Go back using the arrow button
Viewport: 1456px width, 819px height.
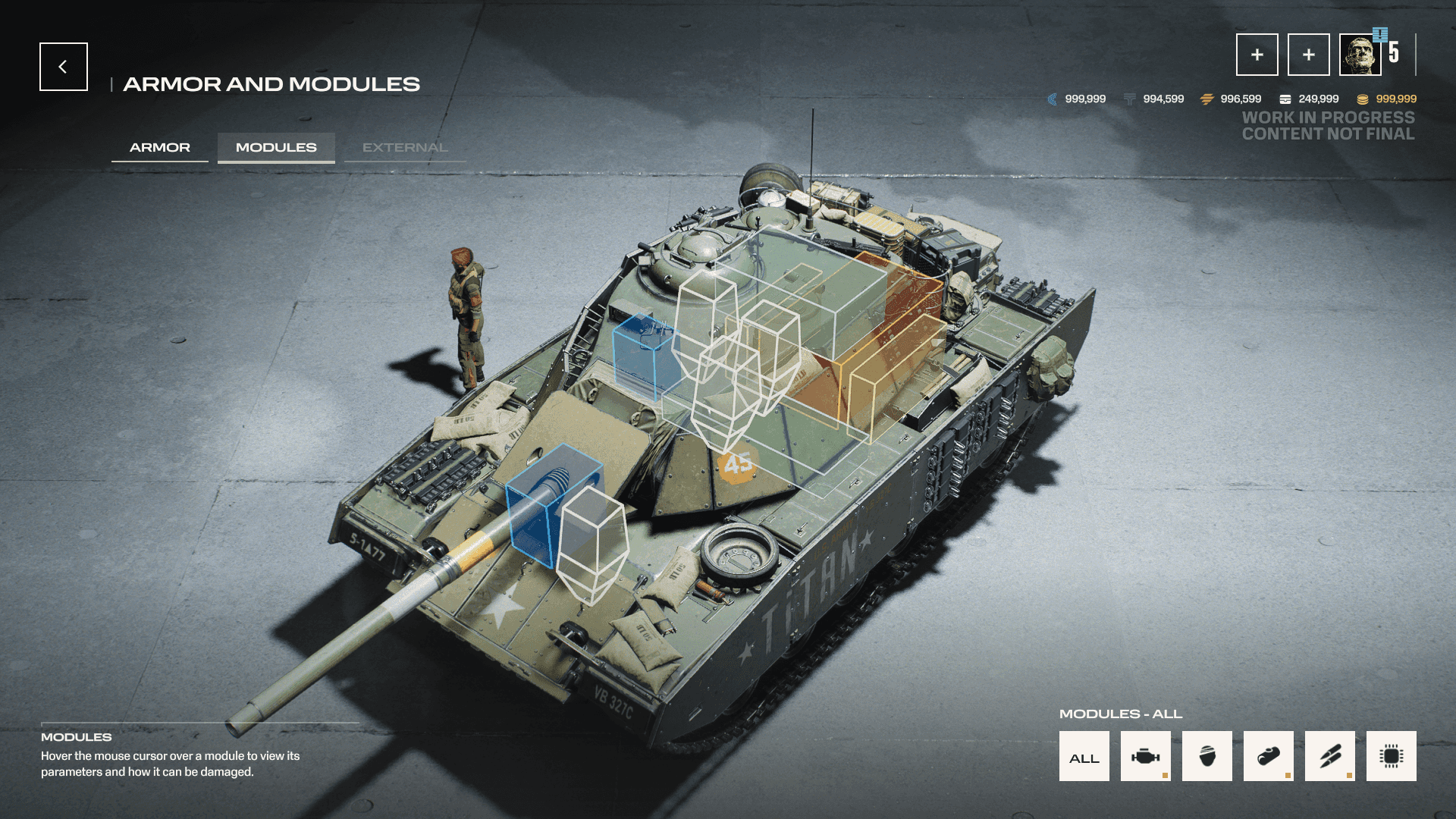(x=64, y=67)
